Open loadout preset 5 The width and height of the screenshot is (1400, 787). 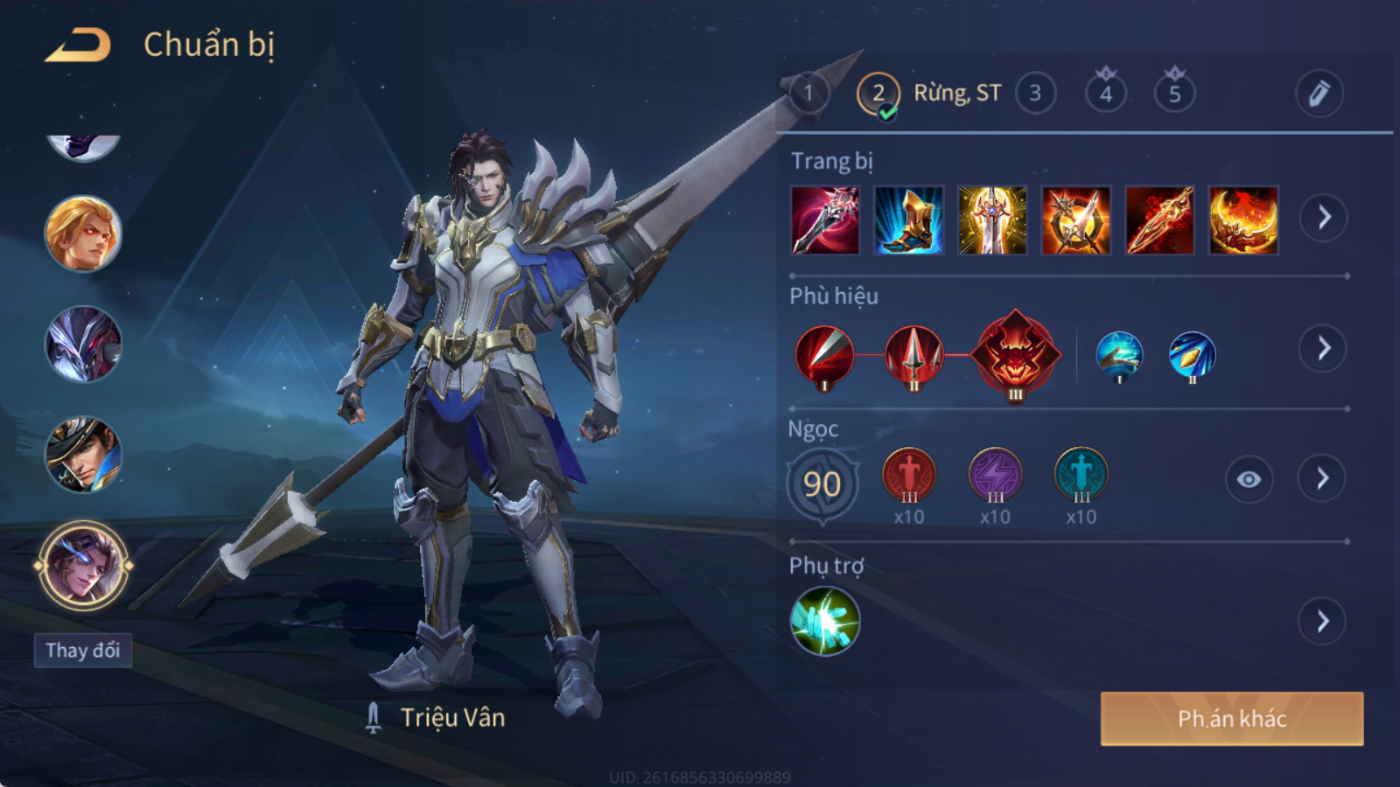point(1175,95)
